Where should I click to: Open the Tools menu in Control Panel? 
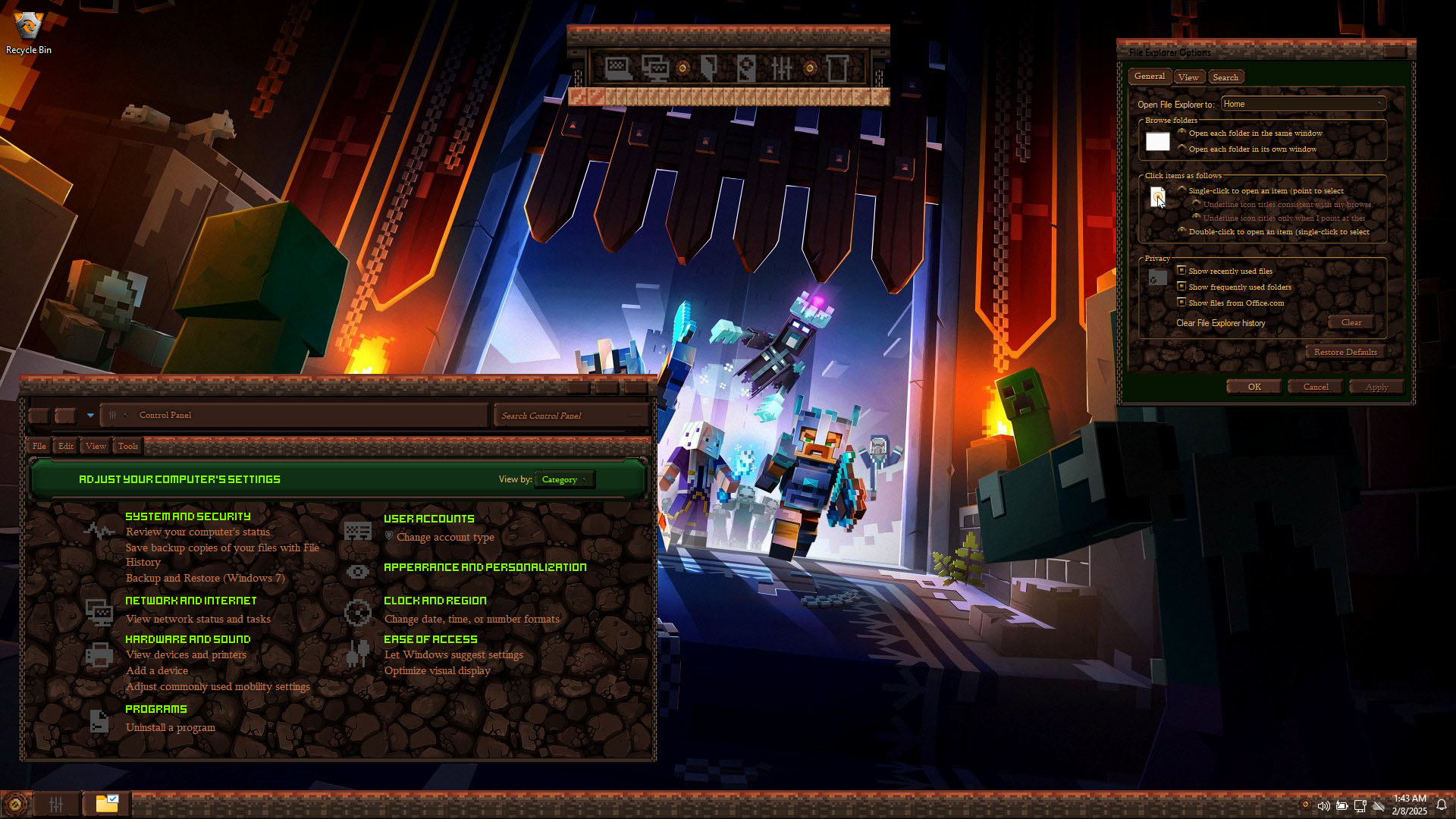click(128, 446)
